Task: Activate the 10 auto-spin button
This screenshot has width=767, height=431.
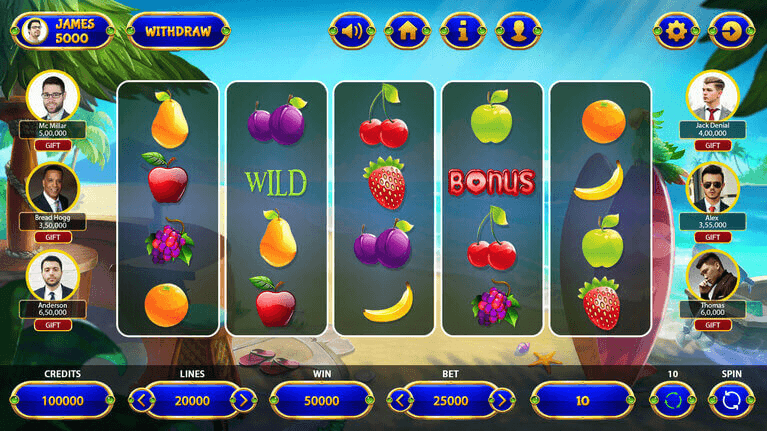Action: 673,401
